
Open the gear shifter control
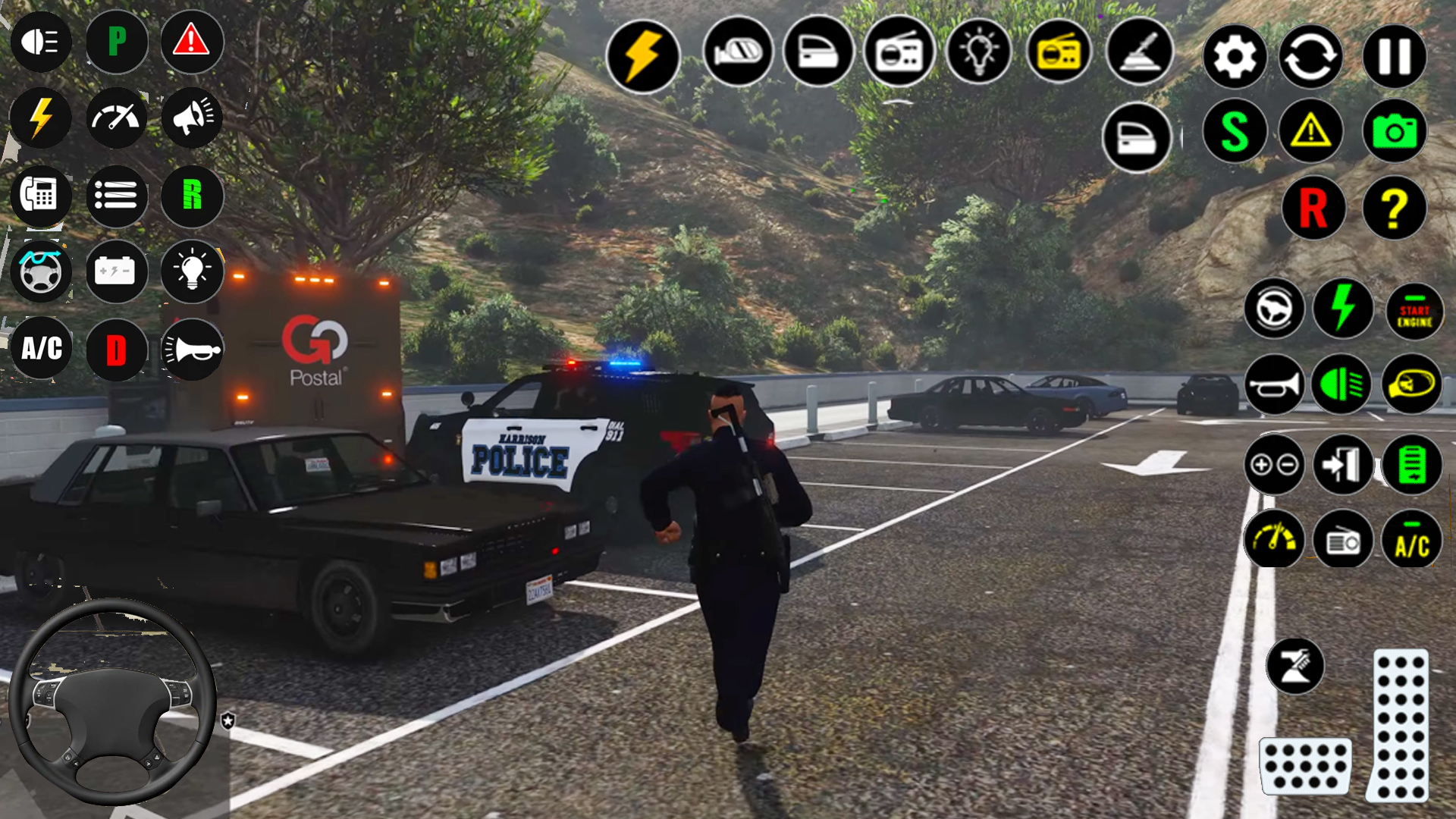point(1139,53)
